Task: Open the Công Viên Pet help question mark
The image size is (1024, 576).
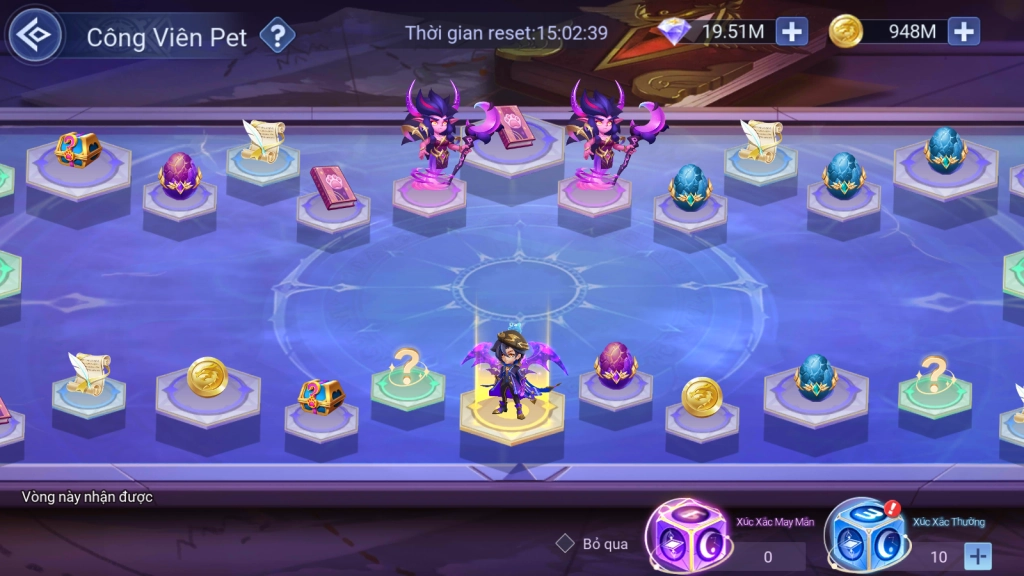Action: [277, 37]
